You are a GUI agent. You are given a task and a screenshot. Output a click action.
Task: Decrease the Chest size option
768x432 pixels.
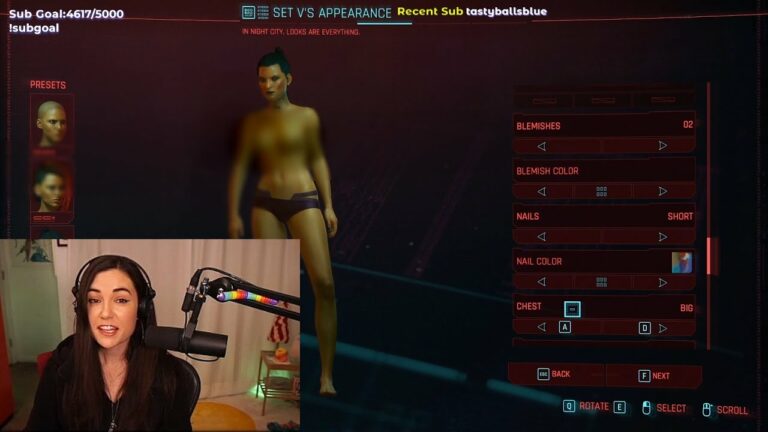(x=541, y=327)
